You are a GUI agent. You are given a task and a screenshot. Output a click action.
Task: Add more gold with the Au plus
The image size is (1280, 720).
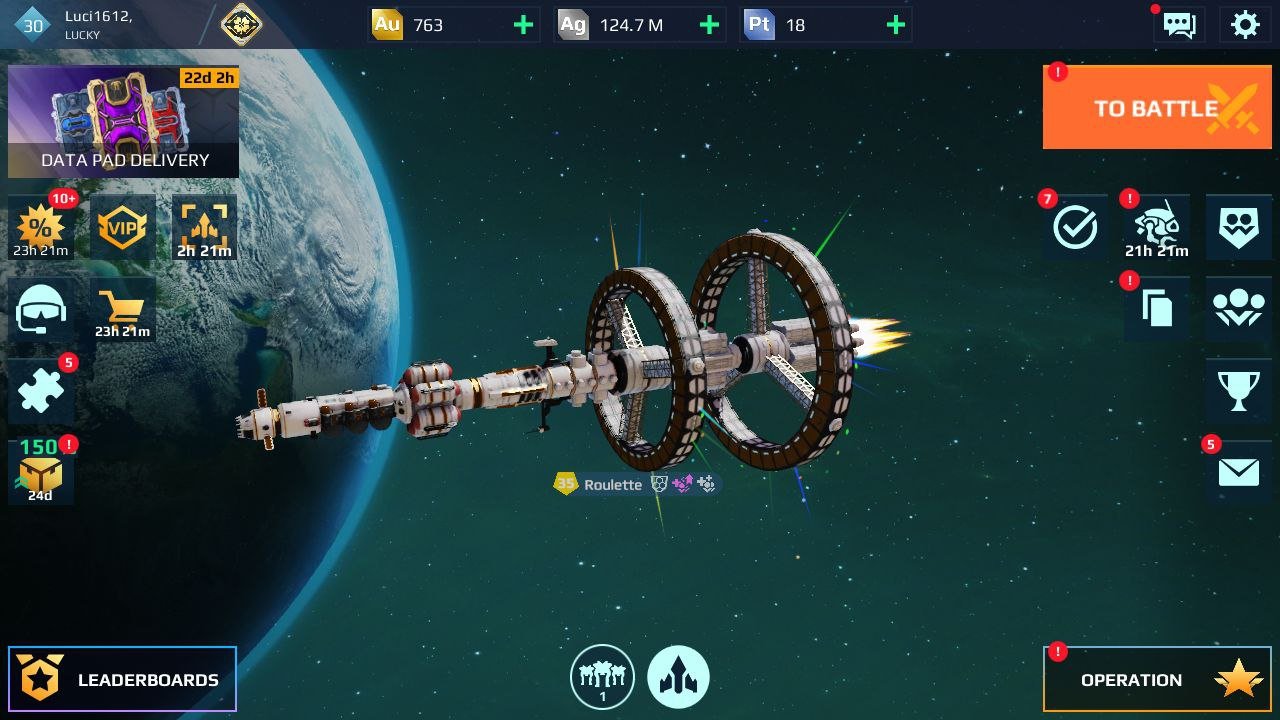[523, 25]
